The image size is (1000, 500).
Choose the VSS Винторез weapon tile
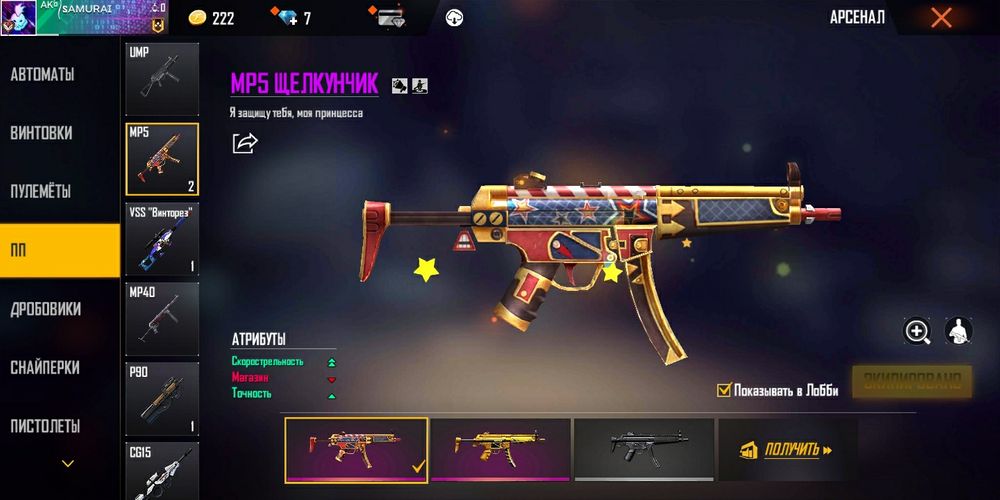[162, 238]
